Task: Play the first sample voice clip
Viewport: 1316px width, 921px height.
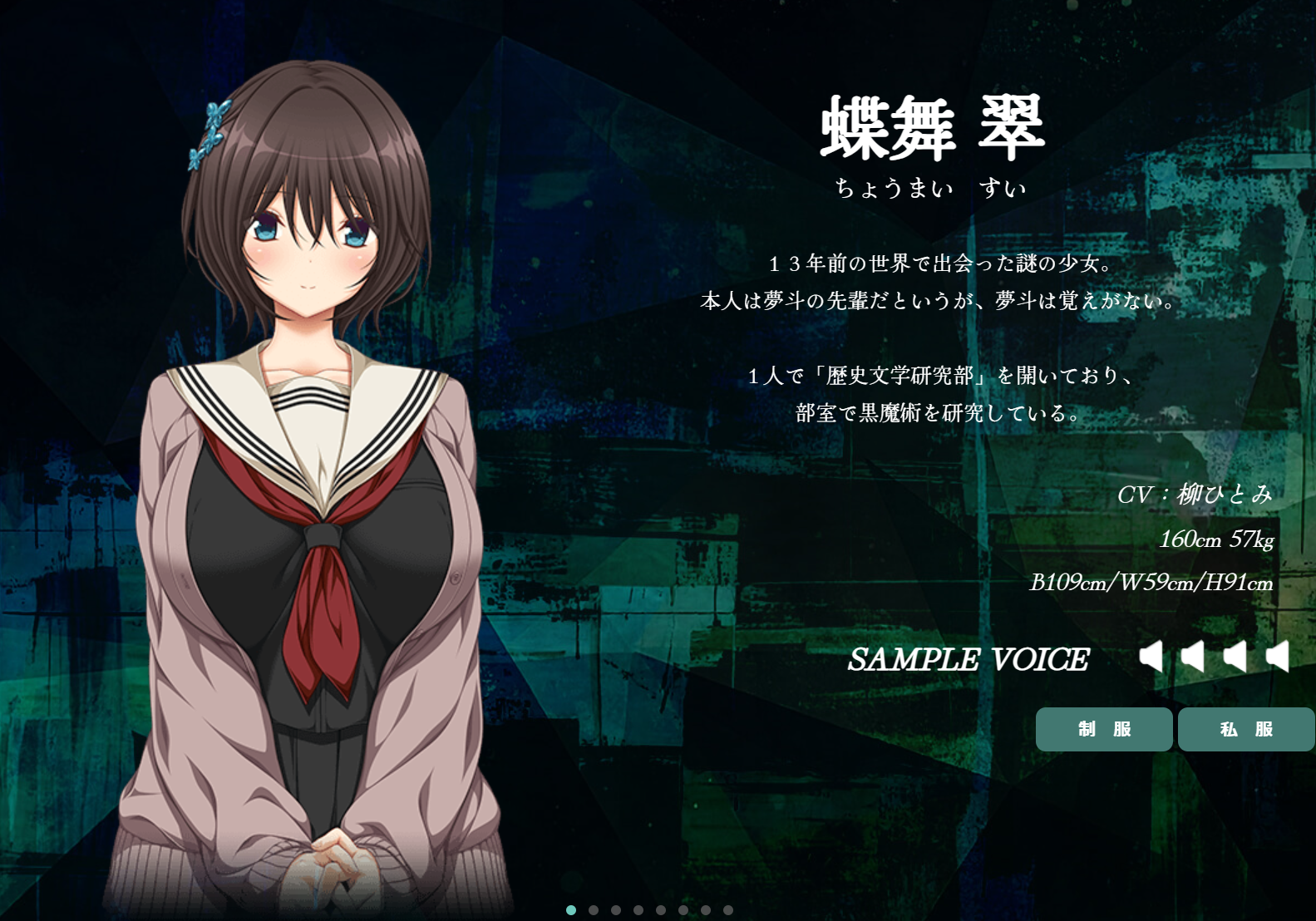Action: click(x=1151, y=657)
